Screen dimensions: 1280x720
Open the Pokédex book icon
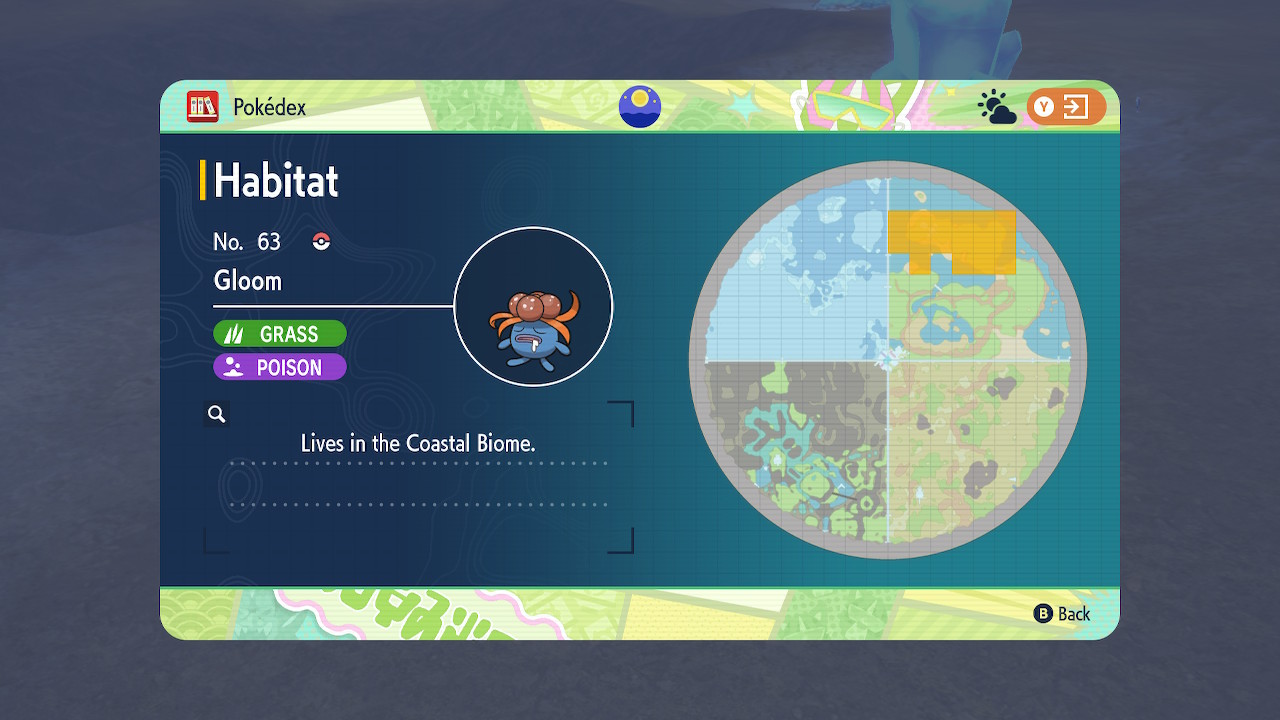pyautogui.click(x=203, y=107)
